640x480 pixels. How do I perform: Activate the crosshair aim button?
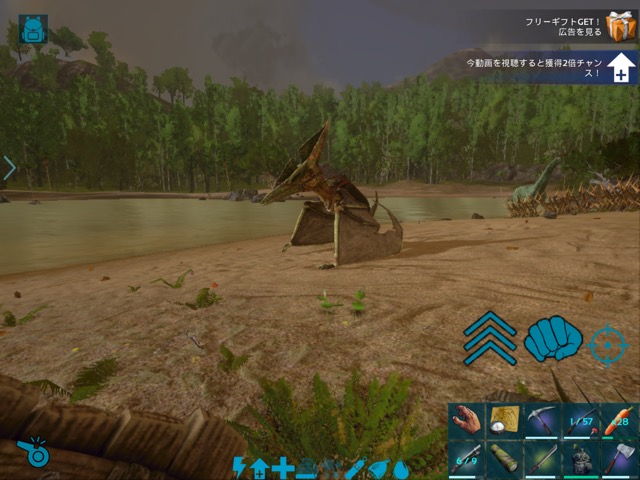coord(607,344)
